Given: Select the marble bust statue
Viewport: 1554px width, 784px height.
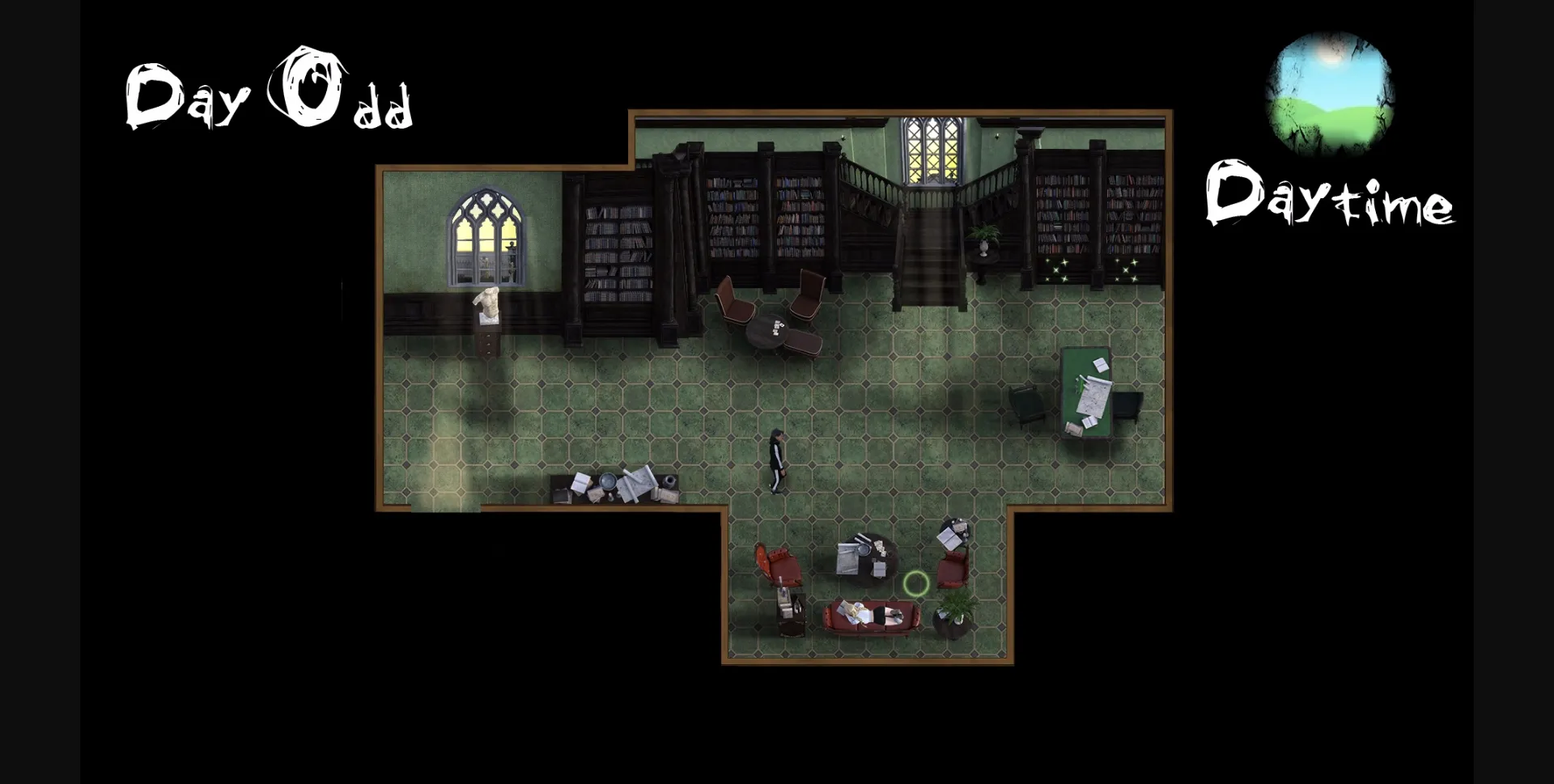Looking at the screenshot, I should point(486,303).
